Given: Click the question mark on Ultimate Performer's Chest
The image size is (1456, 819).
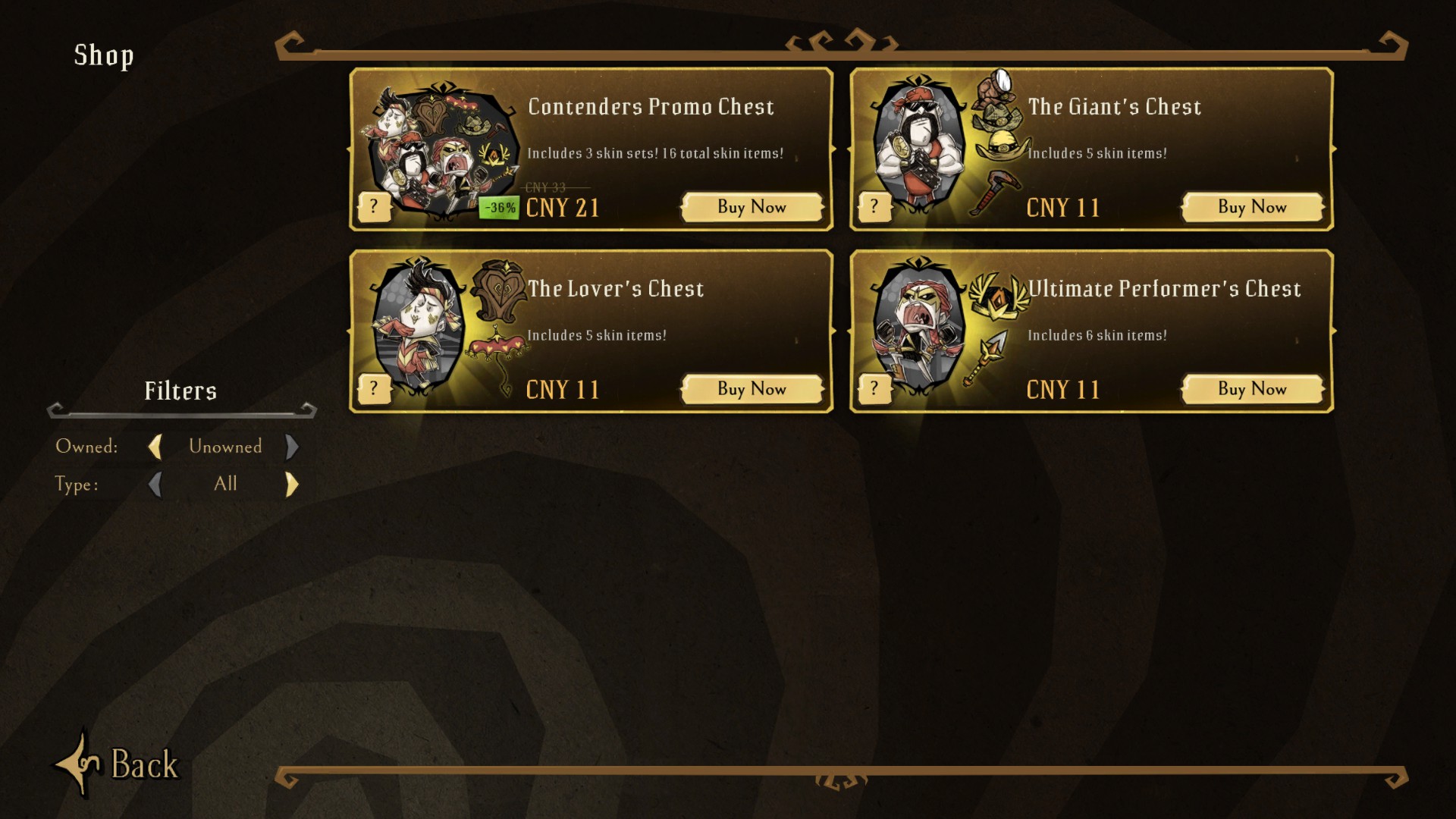Looking at the screenshot, I should (874, 388).
